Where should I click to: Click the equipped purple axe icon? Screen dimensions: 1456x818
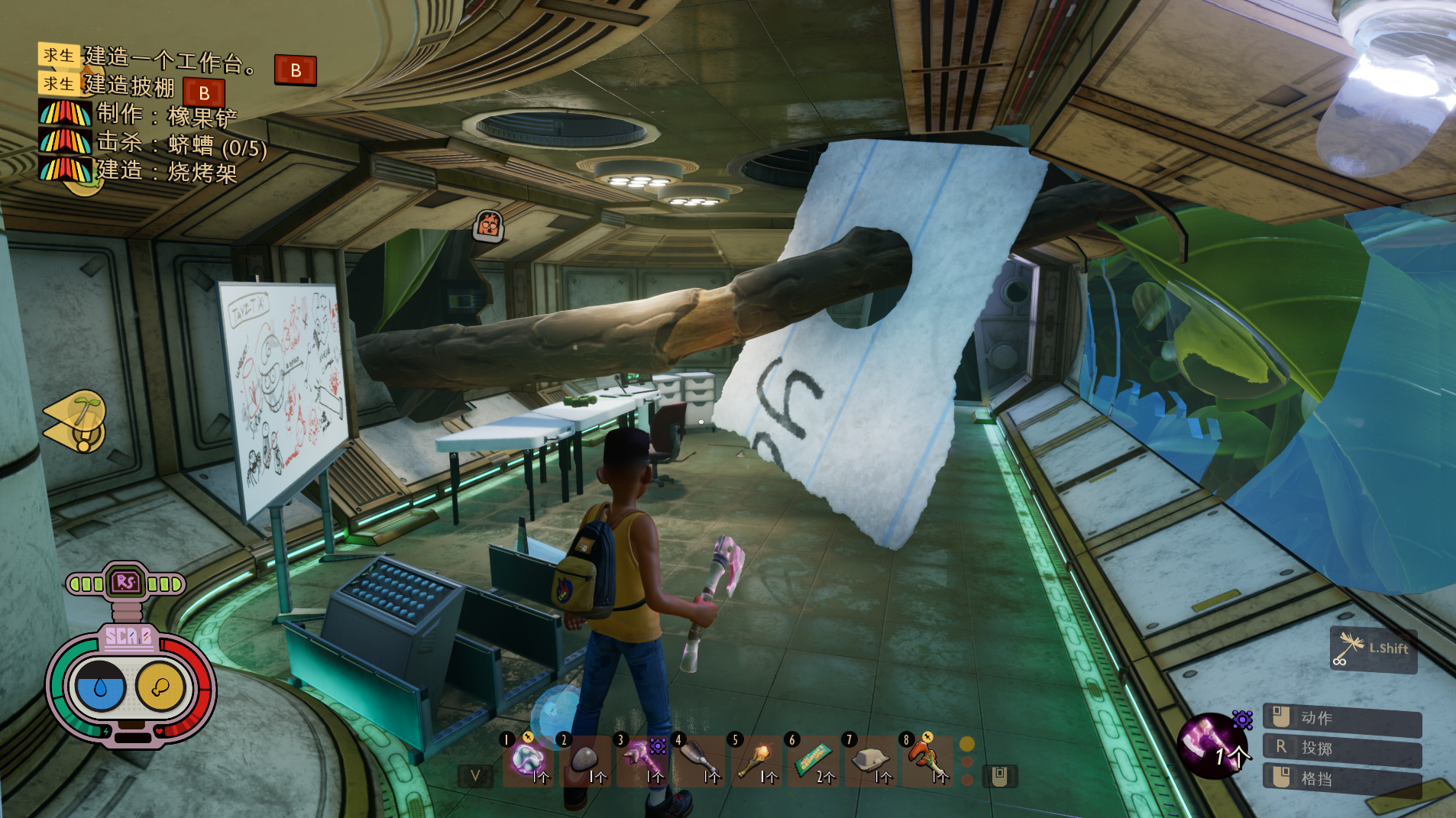(1212, 745)
